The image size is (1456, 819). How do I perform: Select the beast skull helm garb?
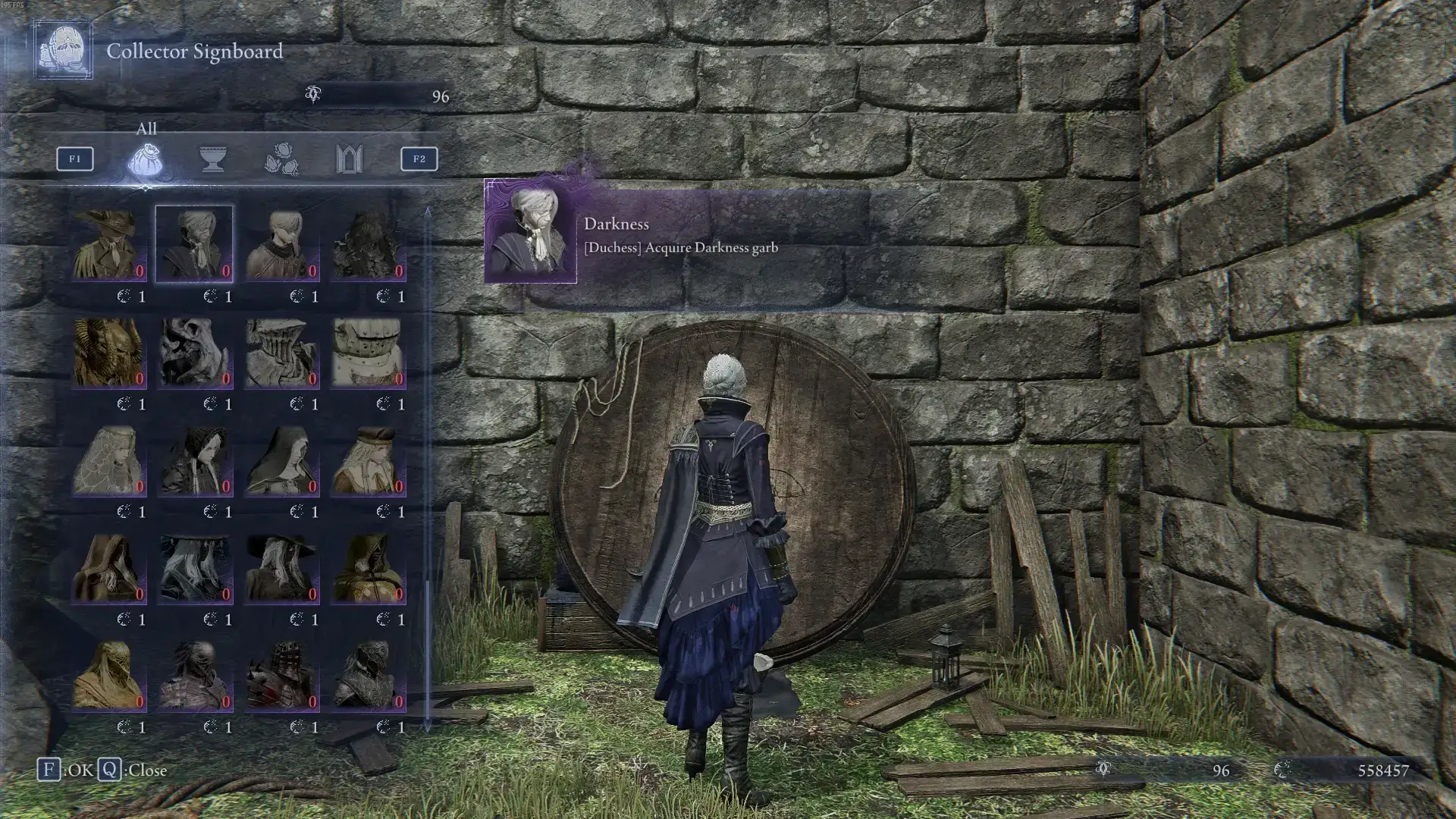pos(194,352)
